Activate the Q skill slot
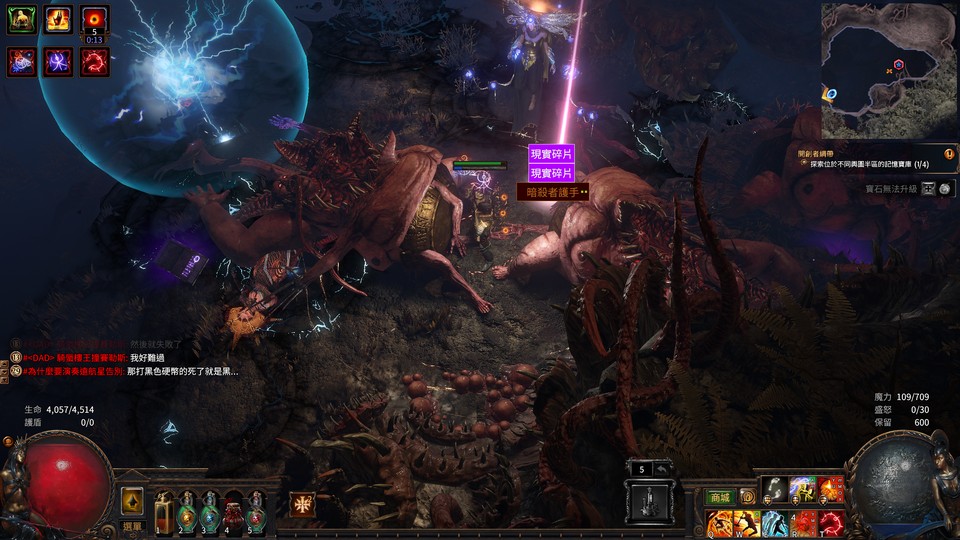Image resolution: width=960 pixels, height=540 pixels. tap(719, 523)
